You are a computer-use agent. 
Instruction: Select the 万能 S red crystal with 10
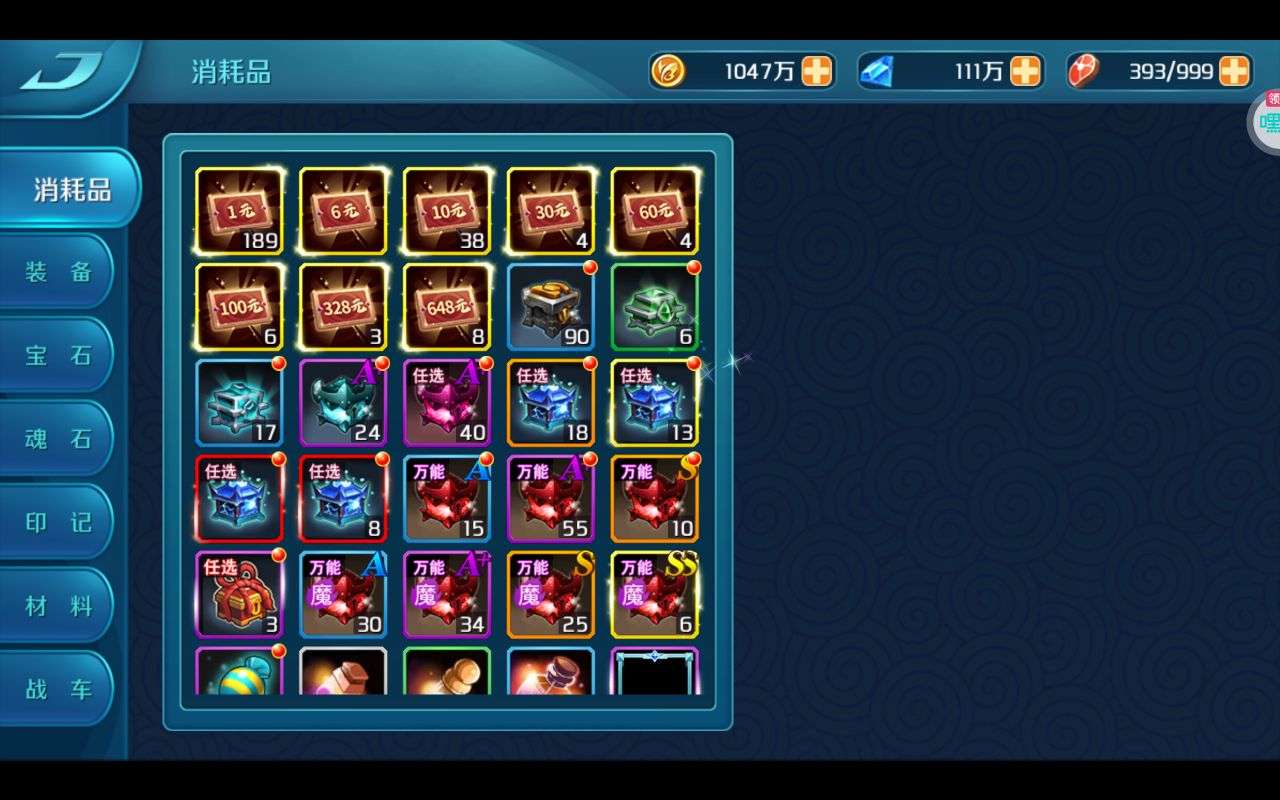pos(655,499)
